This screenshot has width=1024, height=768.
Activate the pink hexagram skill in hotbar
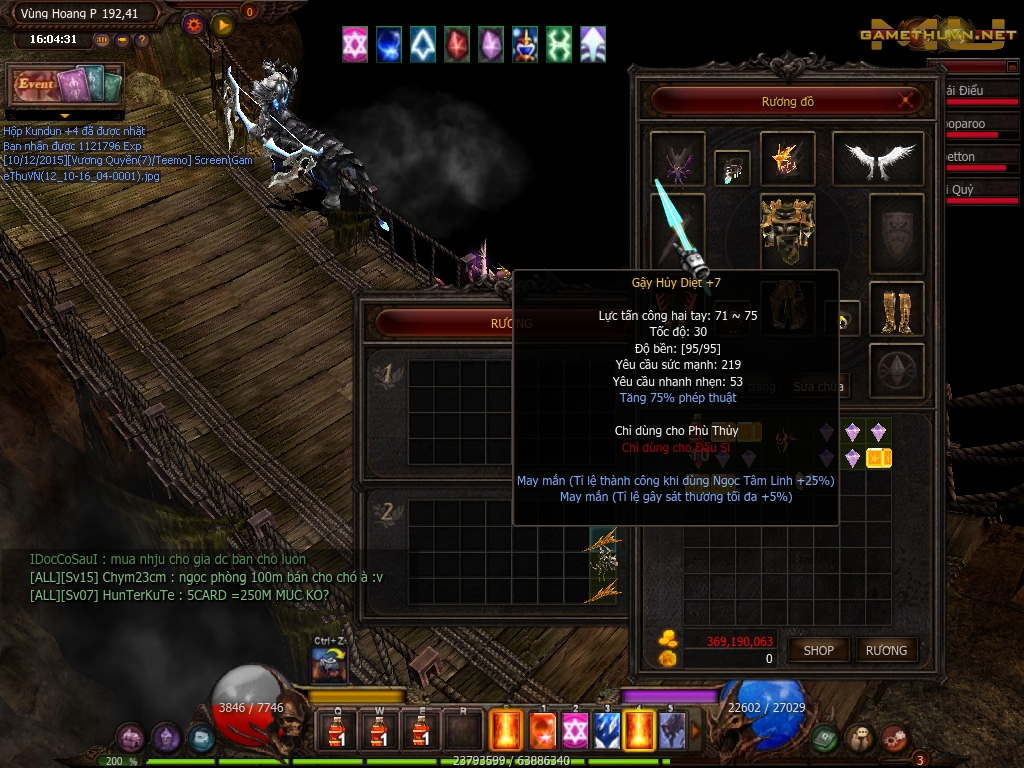[x=574, y=731]
